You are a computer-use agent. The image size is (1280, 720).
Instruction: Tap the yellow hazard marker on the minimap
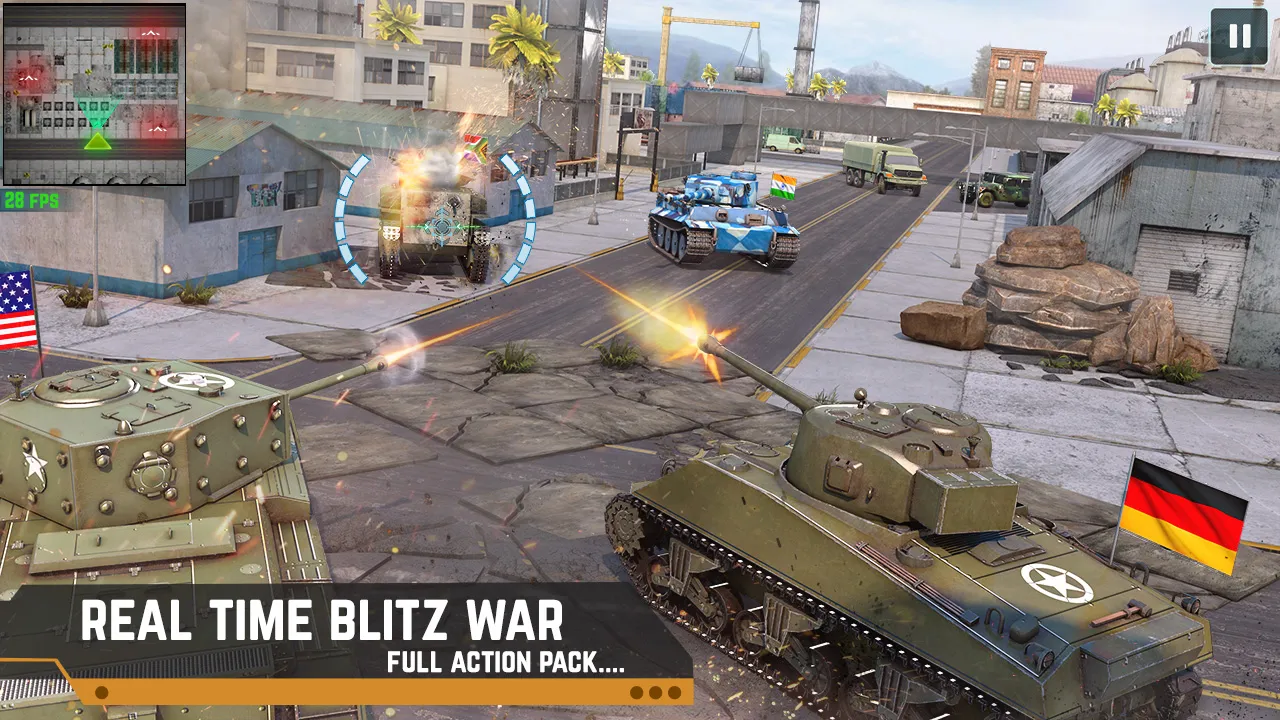(x=108, y=46)
